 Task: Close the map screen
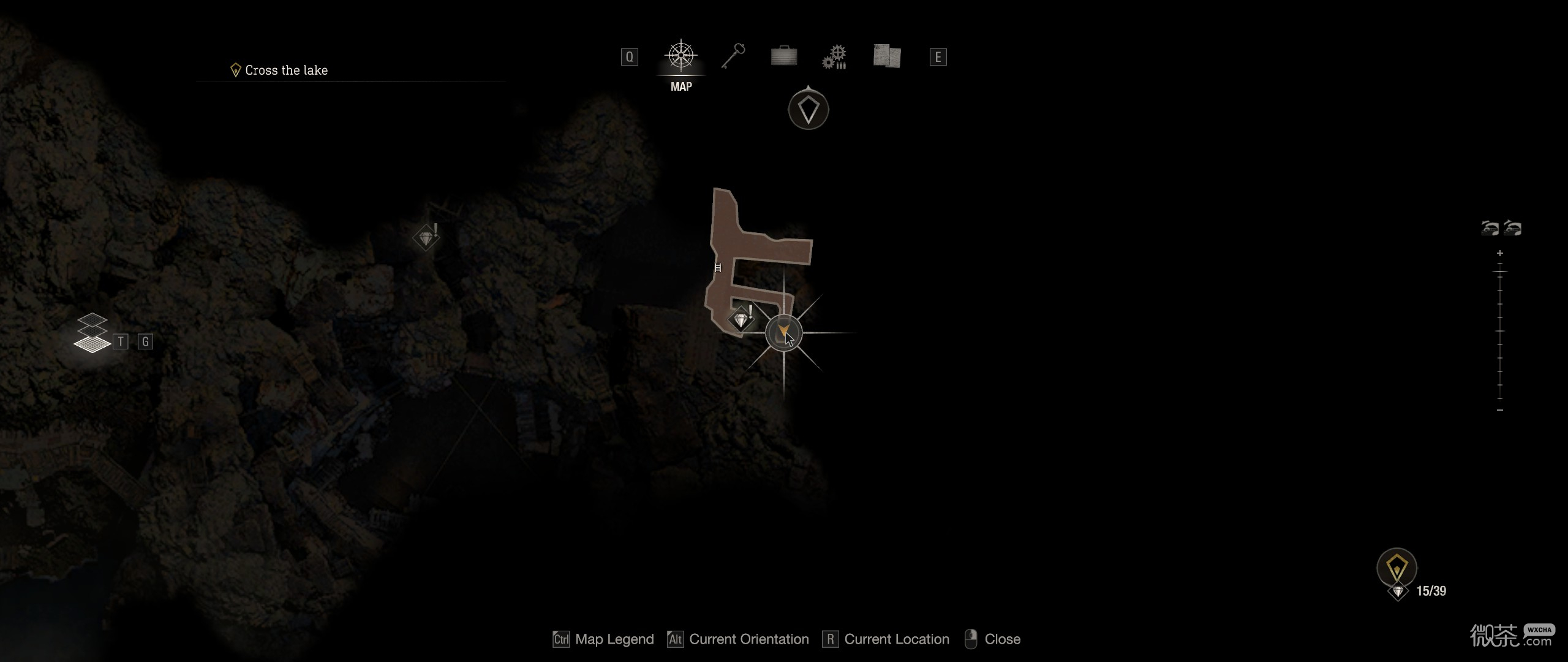point(992,639)
